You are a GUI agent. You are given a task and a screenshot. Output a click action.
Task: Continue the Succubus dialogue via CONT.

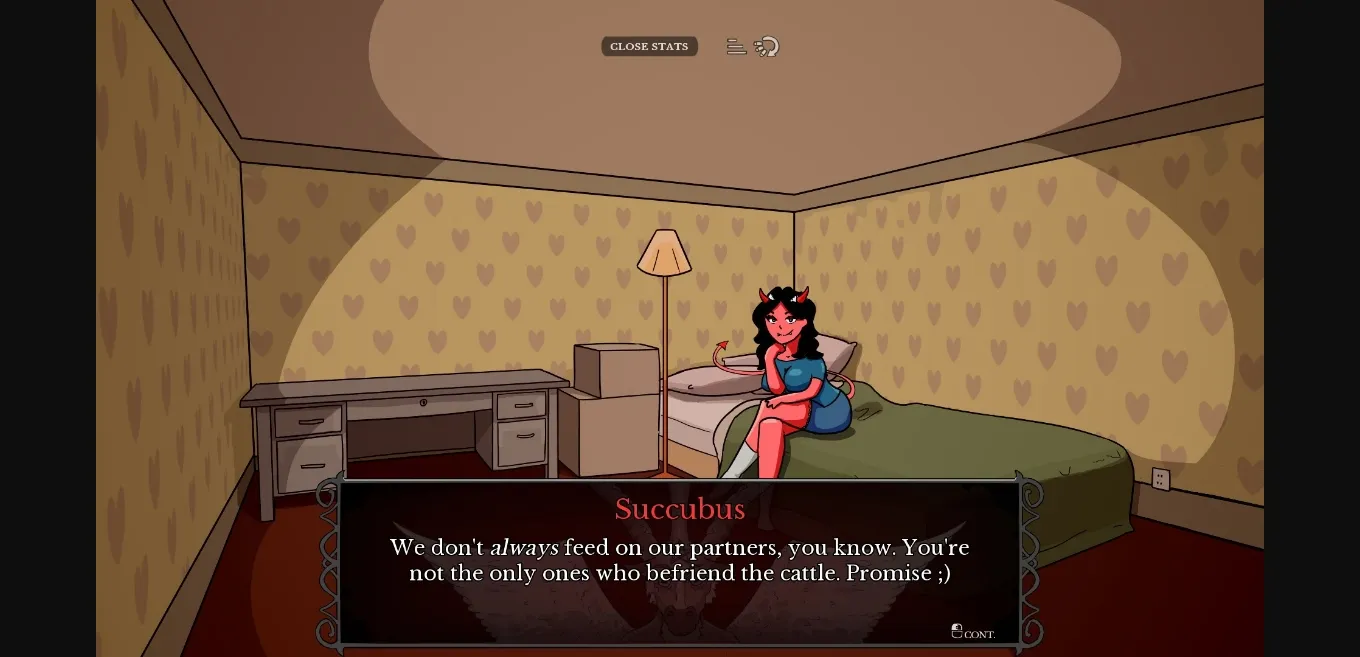973,632
